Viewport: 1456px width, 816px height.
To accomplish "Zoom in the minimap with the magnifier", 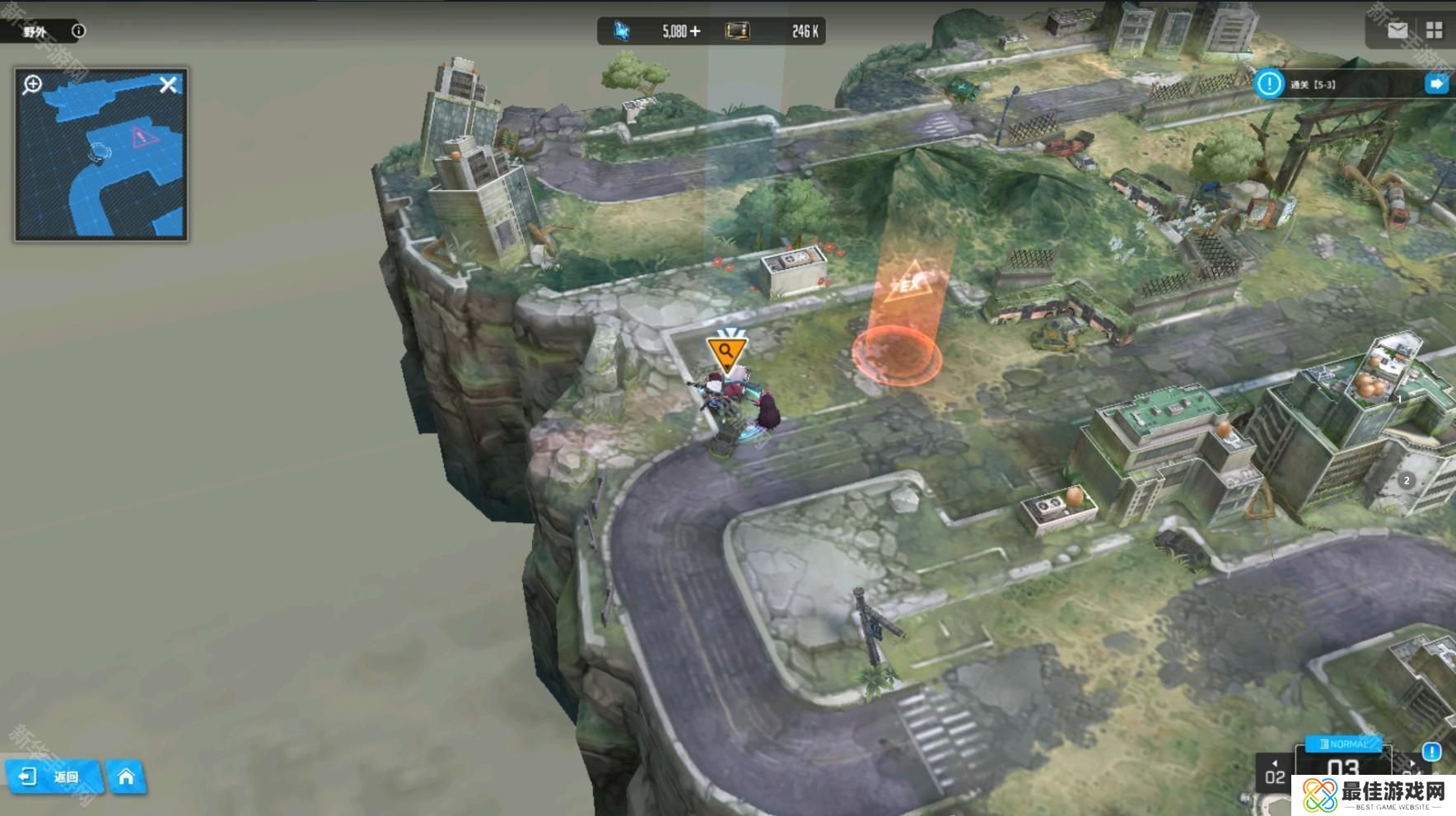I will (33, 84).
